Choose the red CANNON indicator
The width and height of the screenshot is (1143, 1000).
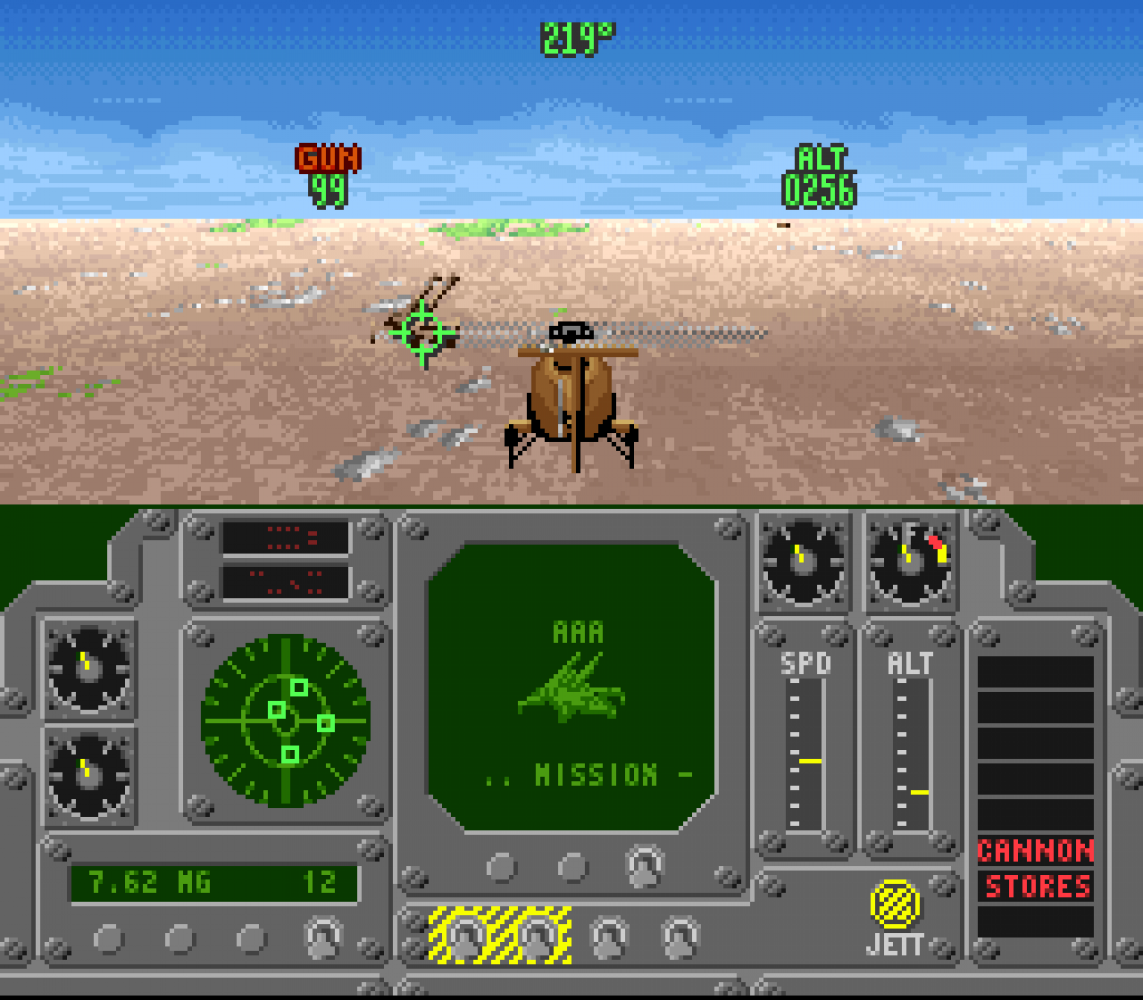1035,851
